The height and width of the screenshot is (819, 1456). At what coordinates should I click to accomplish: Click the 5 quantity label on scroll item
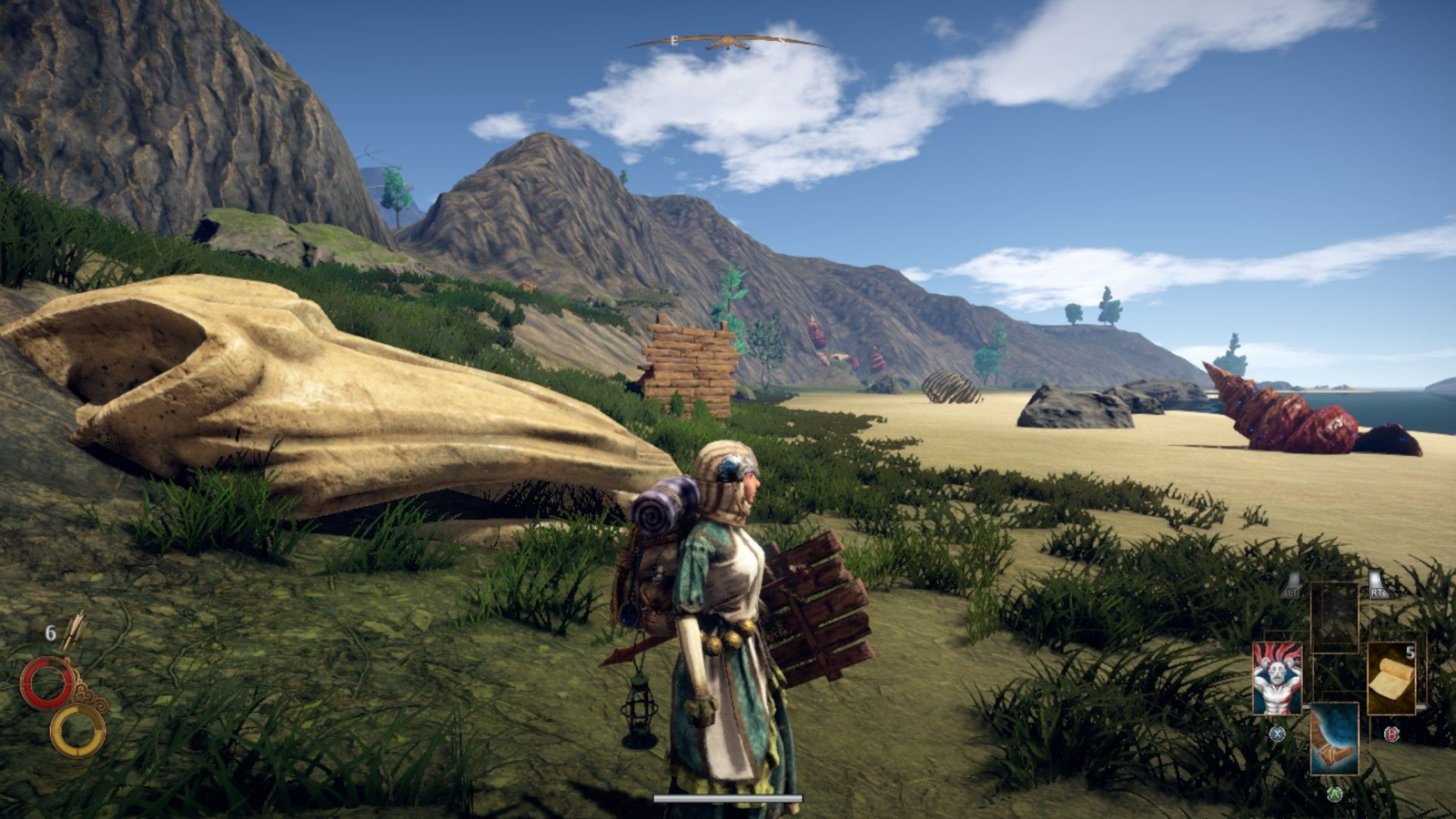point(1410,652)
